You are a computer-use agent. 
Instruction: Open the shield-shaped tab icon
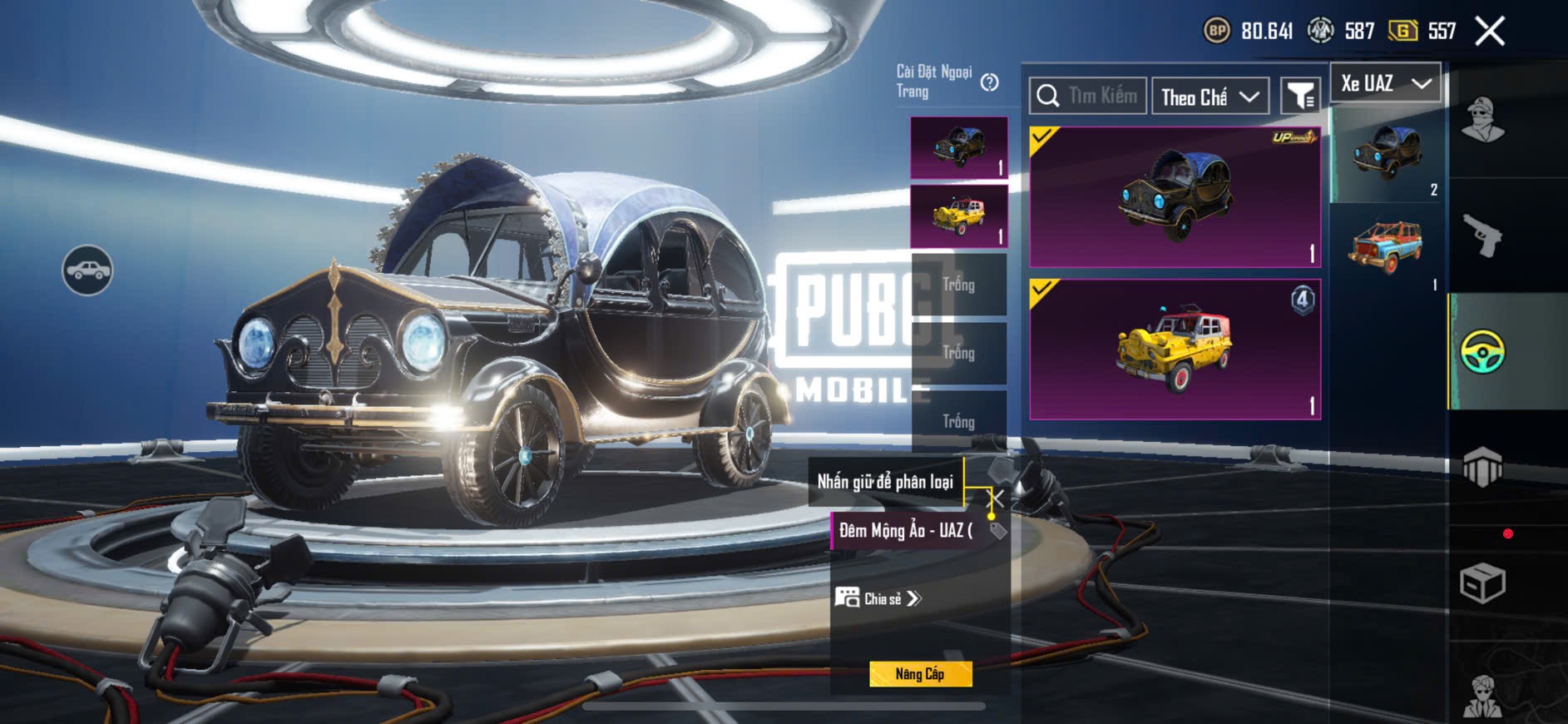click(1482, 467)
